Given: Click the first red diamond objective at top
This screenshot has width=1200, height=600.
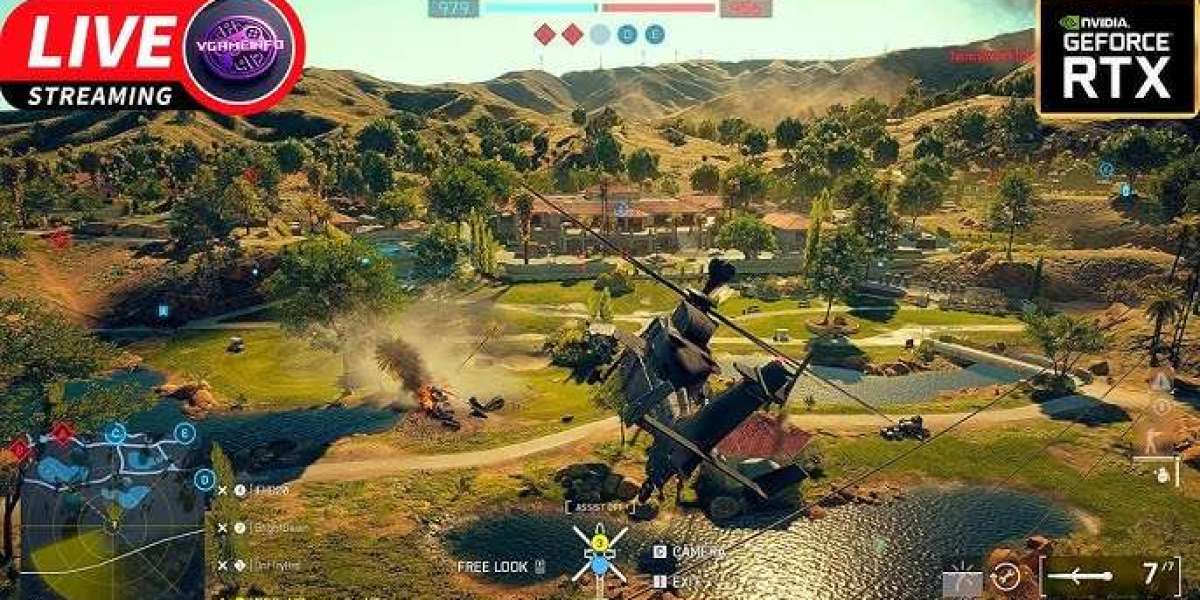Looking at the screenshot, I should 544,35.
